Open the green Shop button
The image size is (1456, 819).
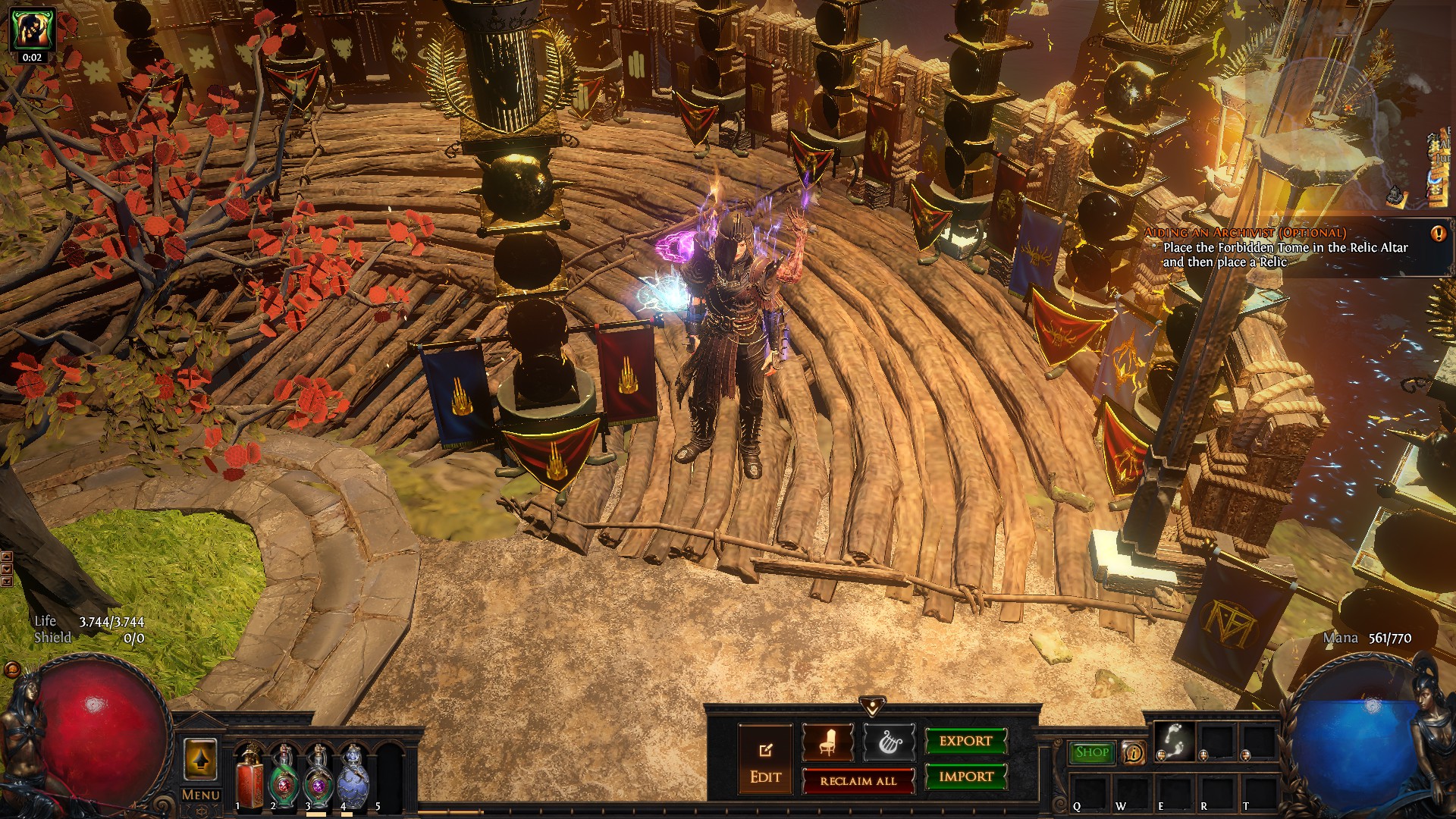1092,752
